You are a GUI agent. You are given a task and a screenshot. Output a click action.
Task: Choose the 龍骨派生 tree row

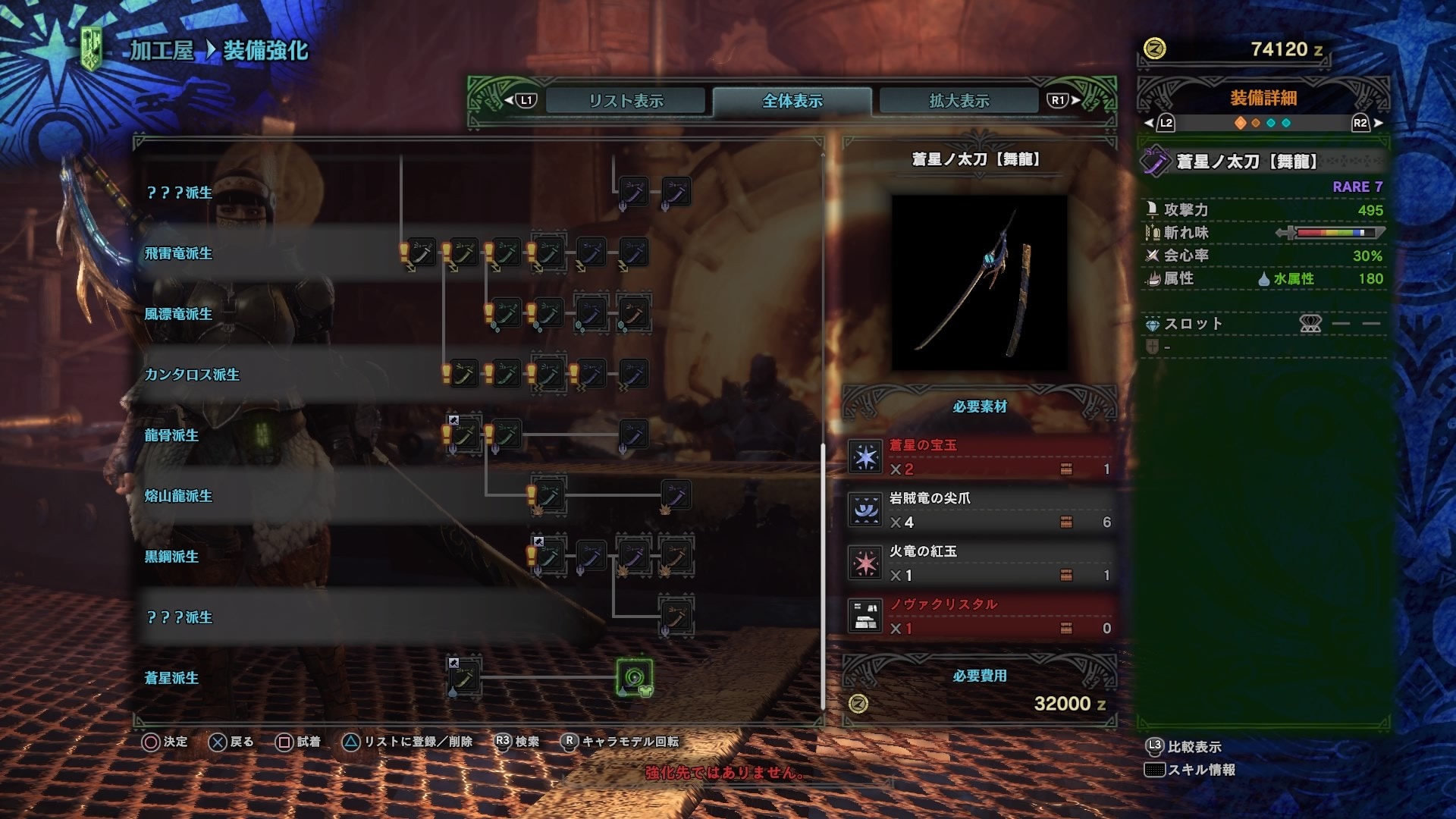tap(171, 435)
